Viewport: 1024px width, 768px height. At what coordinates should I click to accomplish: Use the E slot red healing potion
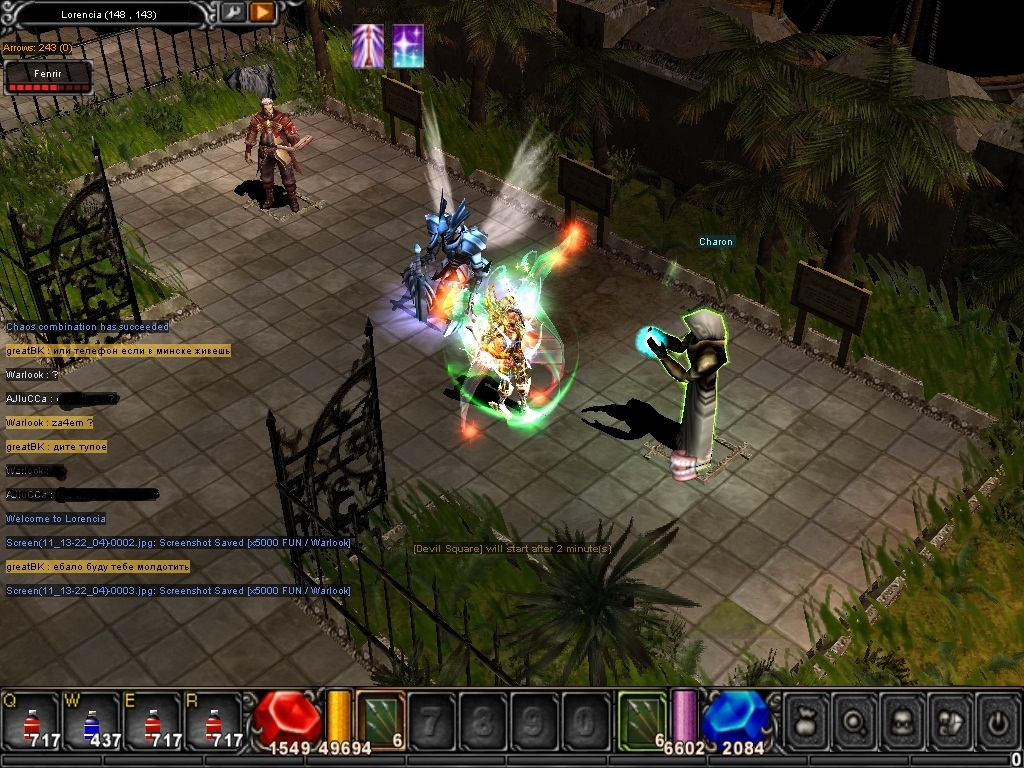point(152,722)
